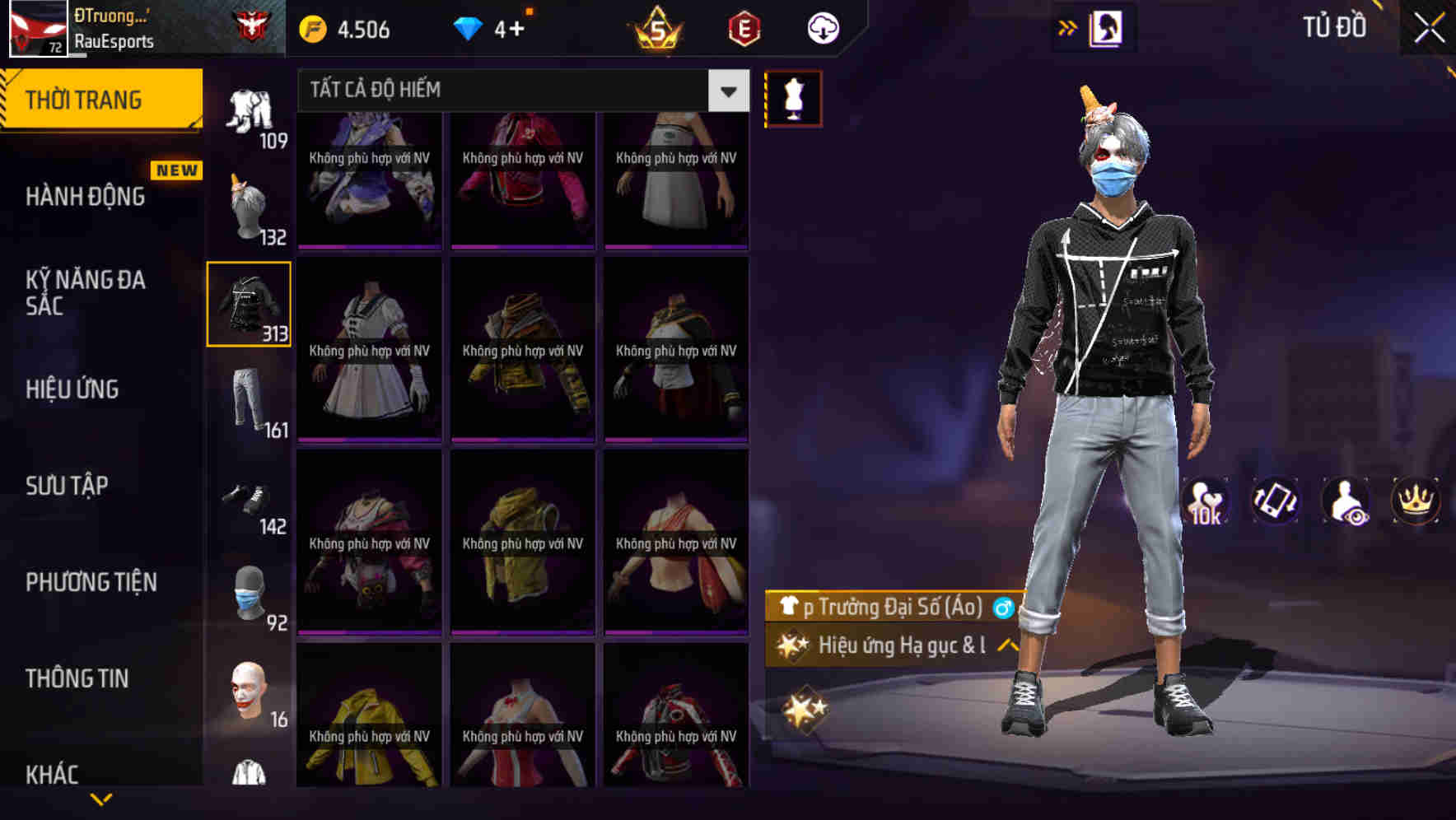Select the pants category showing 161 items

pos(250,399)
